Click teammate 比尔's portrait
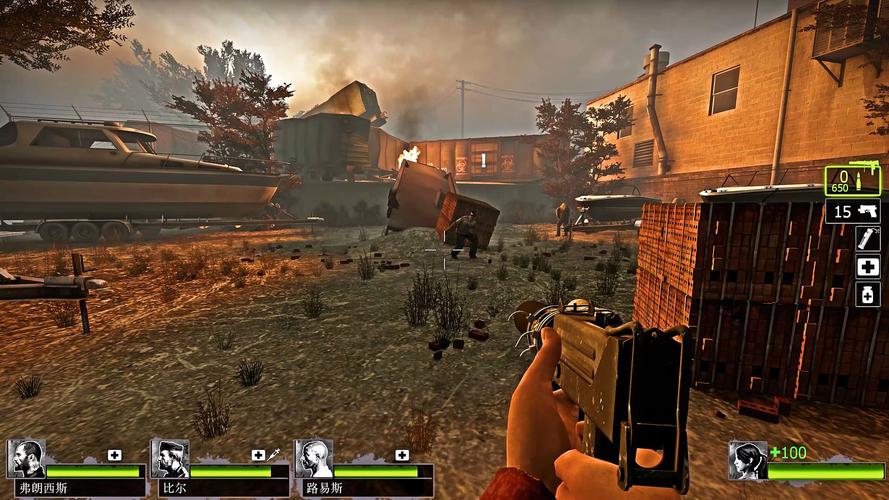The width and height of the screenshot is (889, 500). (x=170, y=459)
